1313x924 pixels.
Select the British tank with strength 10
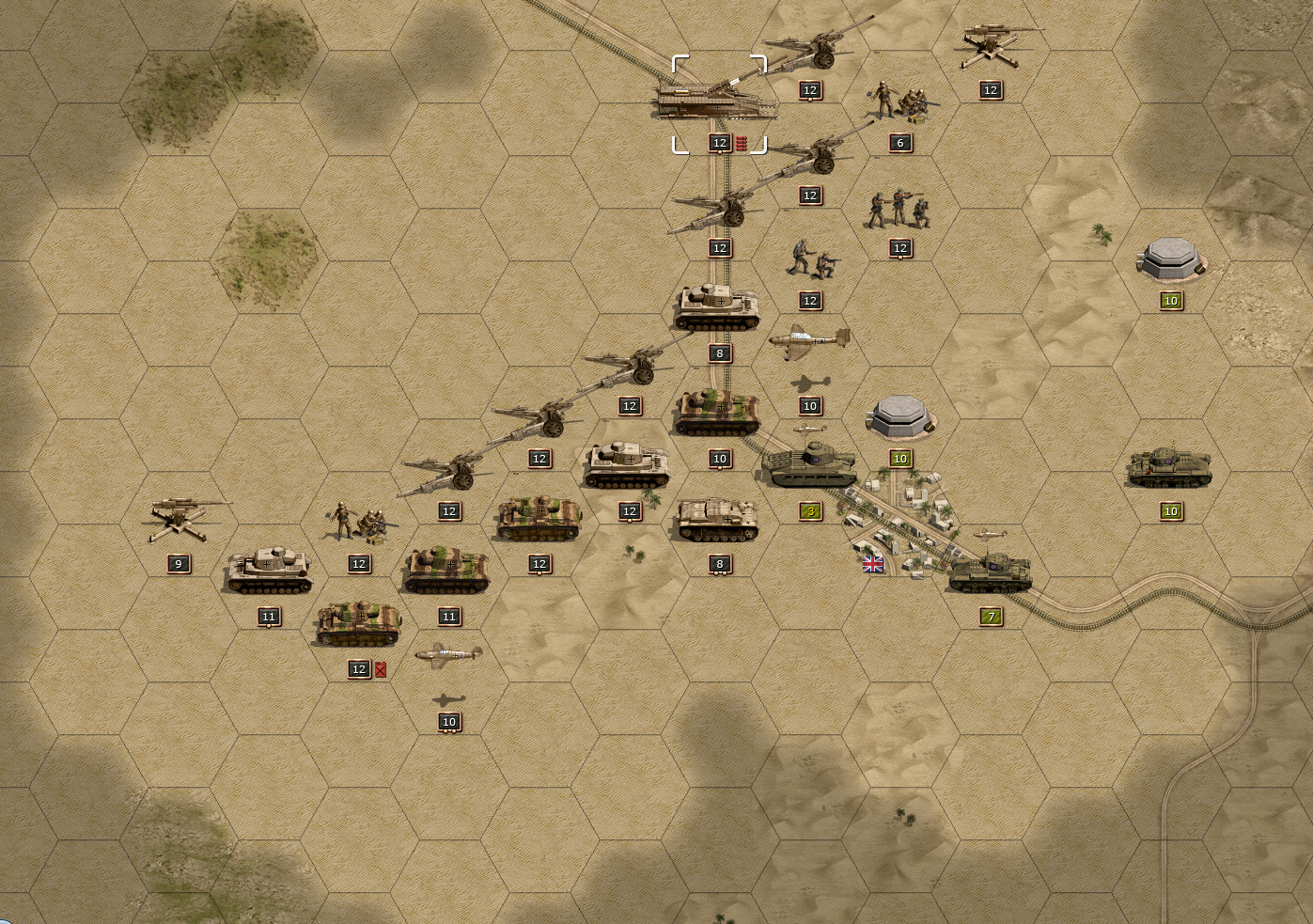(x=1170, y=467)
